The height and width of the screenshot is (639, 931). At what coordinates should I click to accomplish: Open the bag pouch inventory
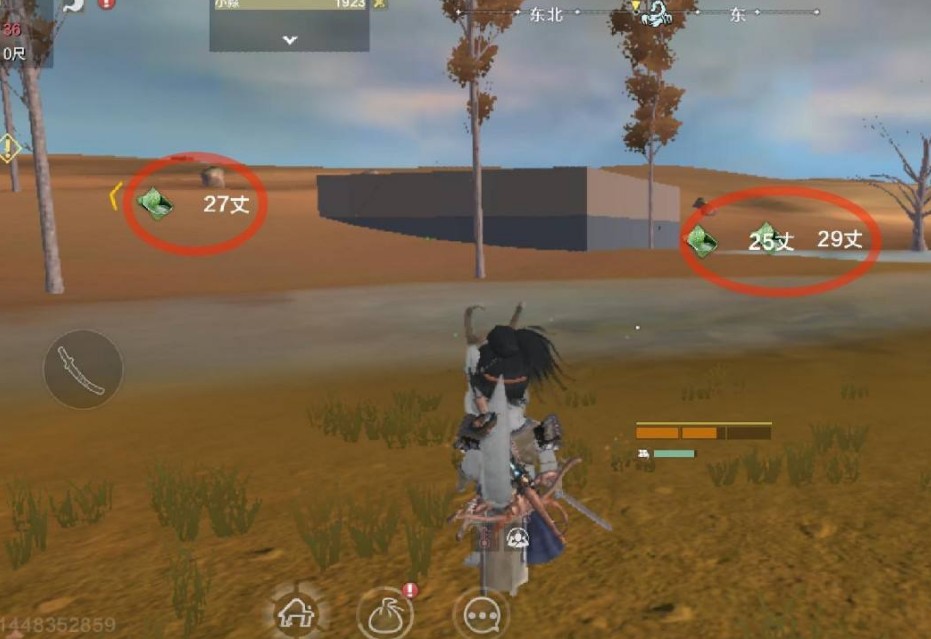[x=386, y=613]
